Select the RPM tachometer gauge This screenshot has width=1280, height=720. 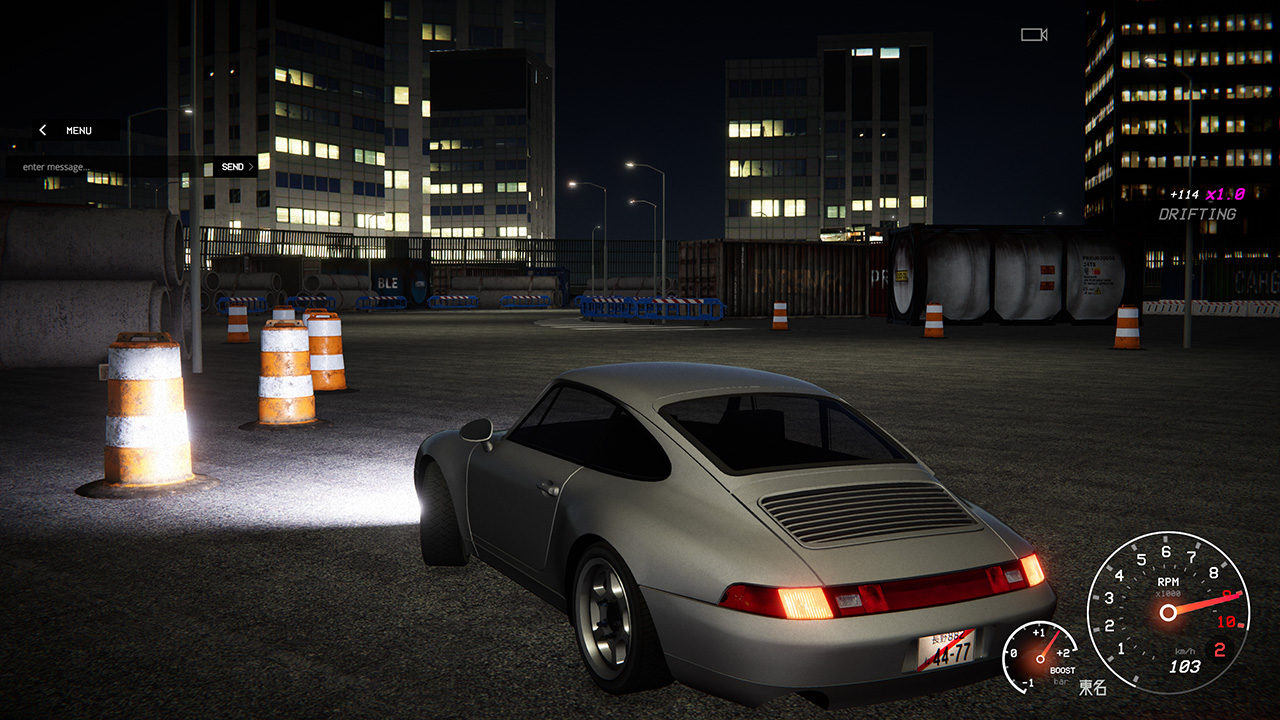(1168, 610)
